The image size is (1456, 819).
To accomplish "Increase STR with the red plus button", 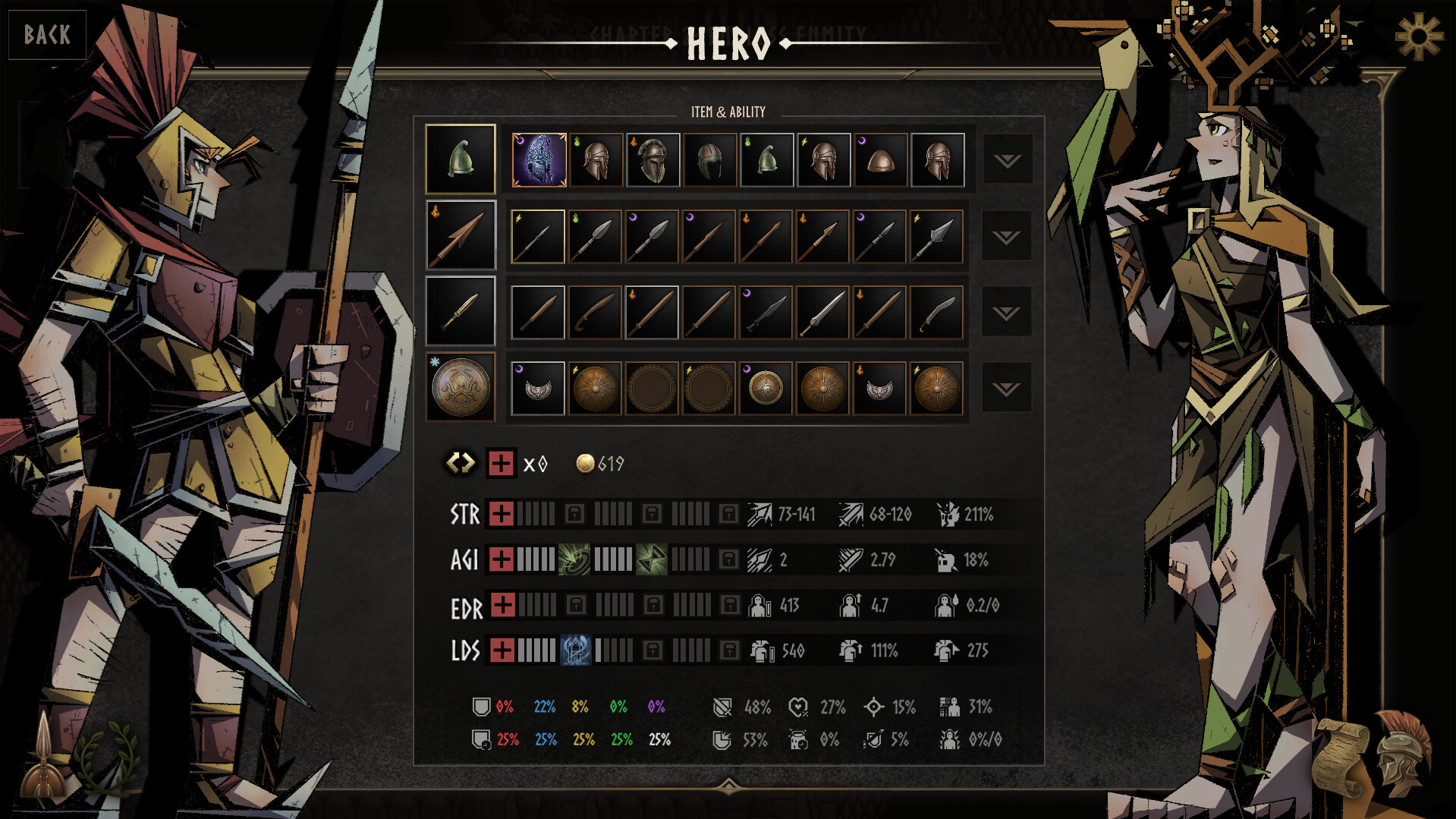I will coord(501,514).
